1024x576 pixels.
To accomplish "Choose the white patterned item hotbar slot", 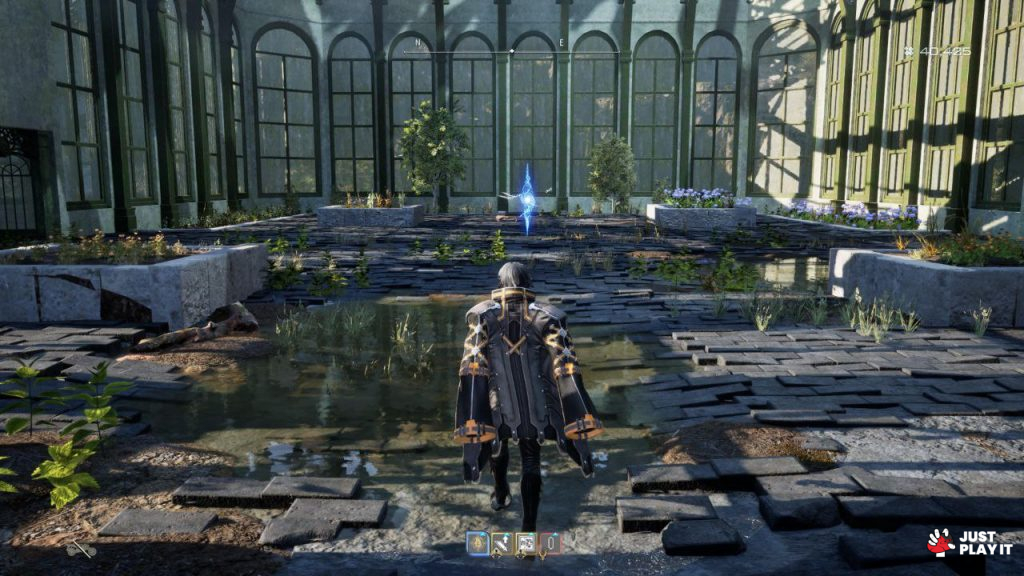I will (525, 543).
